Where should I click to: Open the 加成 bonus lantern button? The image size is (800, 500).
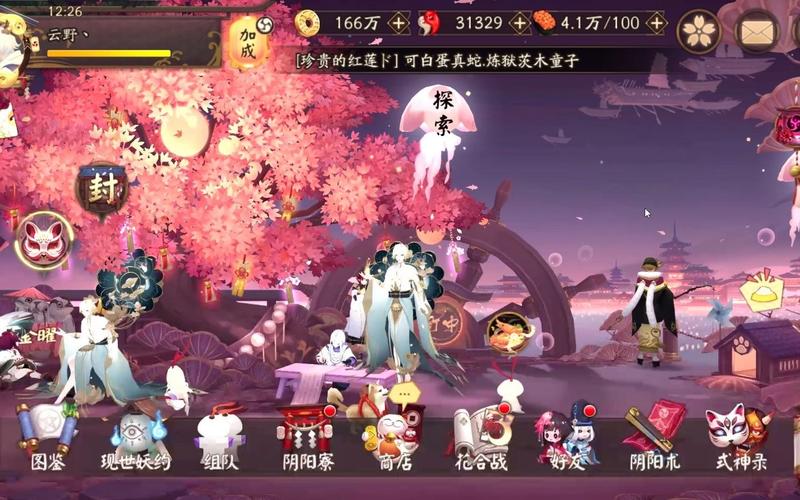246,41
